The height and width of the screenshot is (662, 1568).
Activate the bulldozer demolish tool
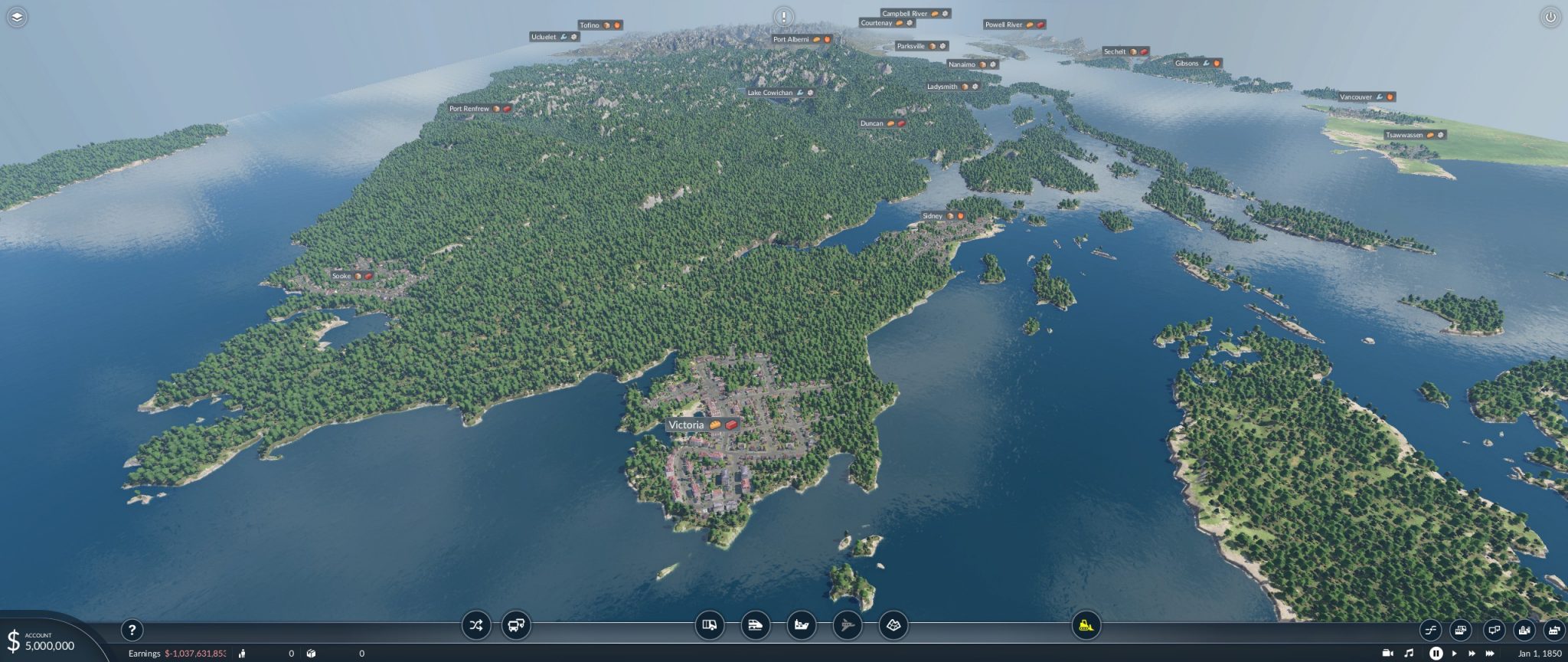coord(1086,625)
